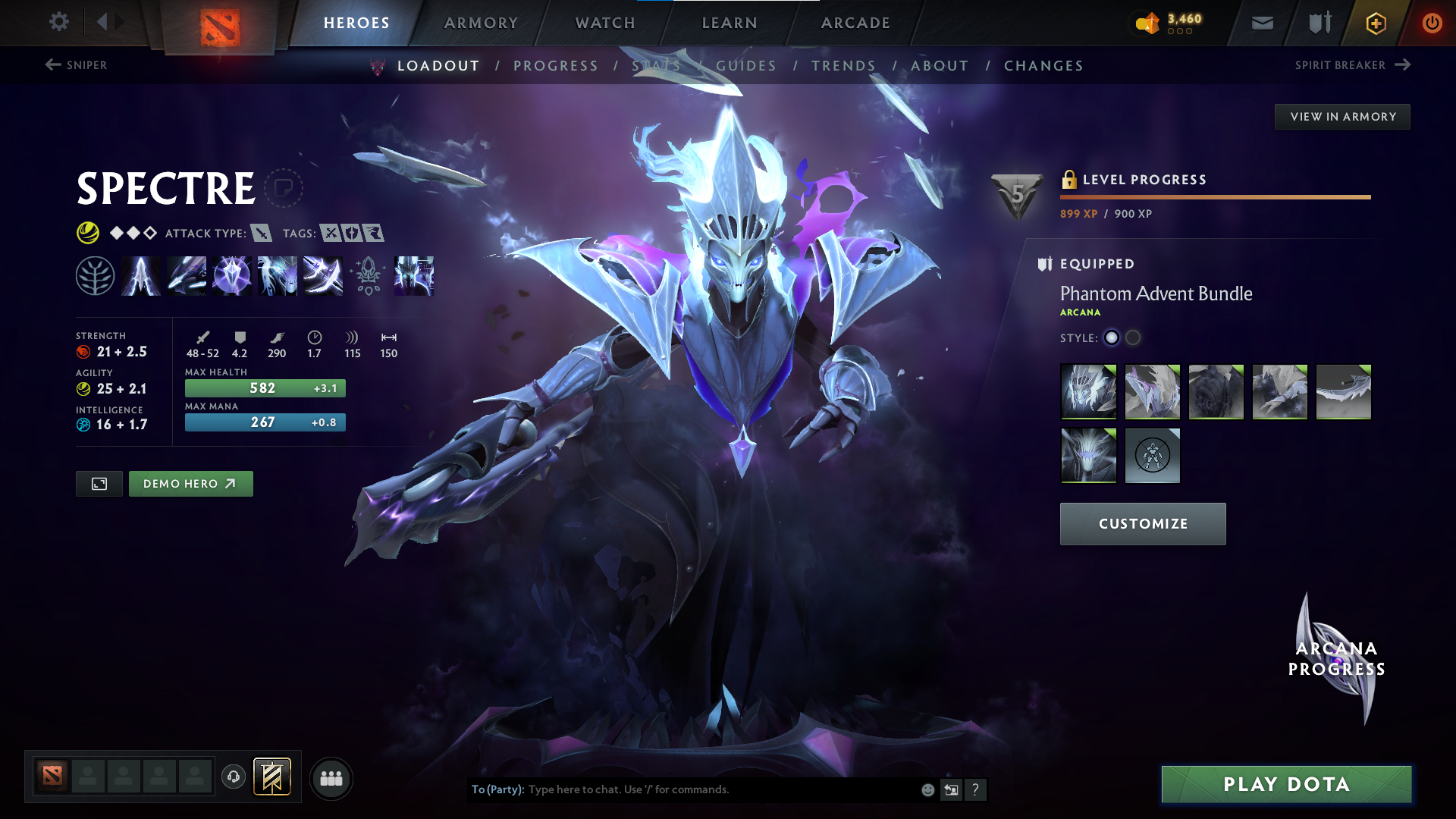This screenshot has height=819, width=1456.
Task: Click the Level Progress XP bar
Action: pyautogui.click(x=1214, y=196)
